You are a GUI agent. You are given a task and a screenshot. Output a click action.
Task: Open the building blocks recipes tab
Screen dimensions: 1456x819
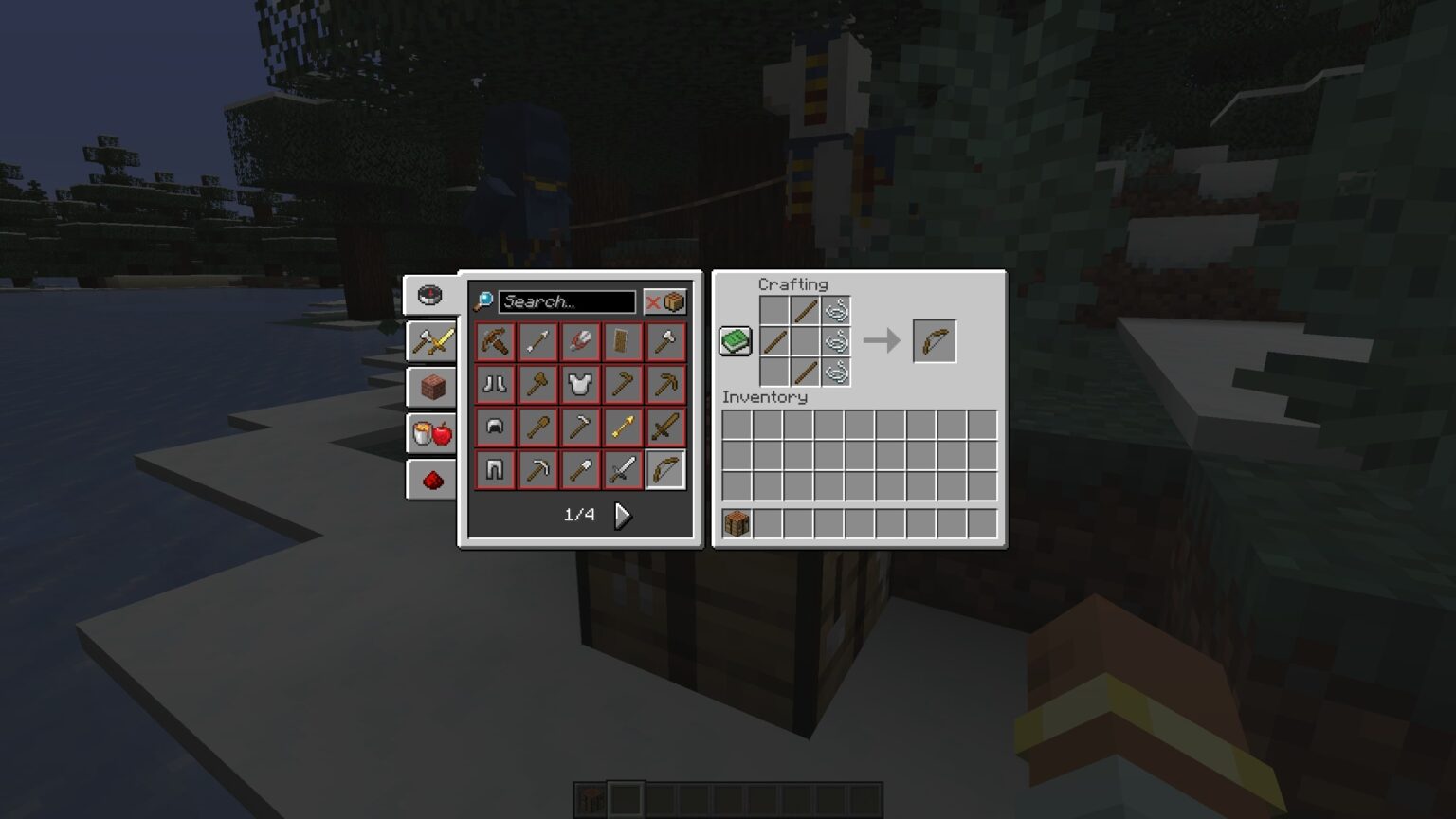(432, 388)
